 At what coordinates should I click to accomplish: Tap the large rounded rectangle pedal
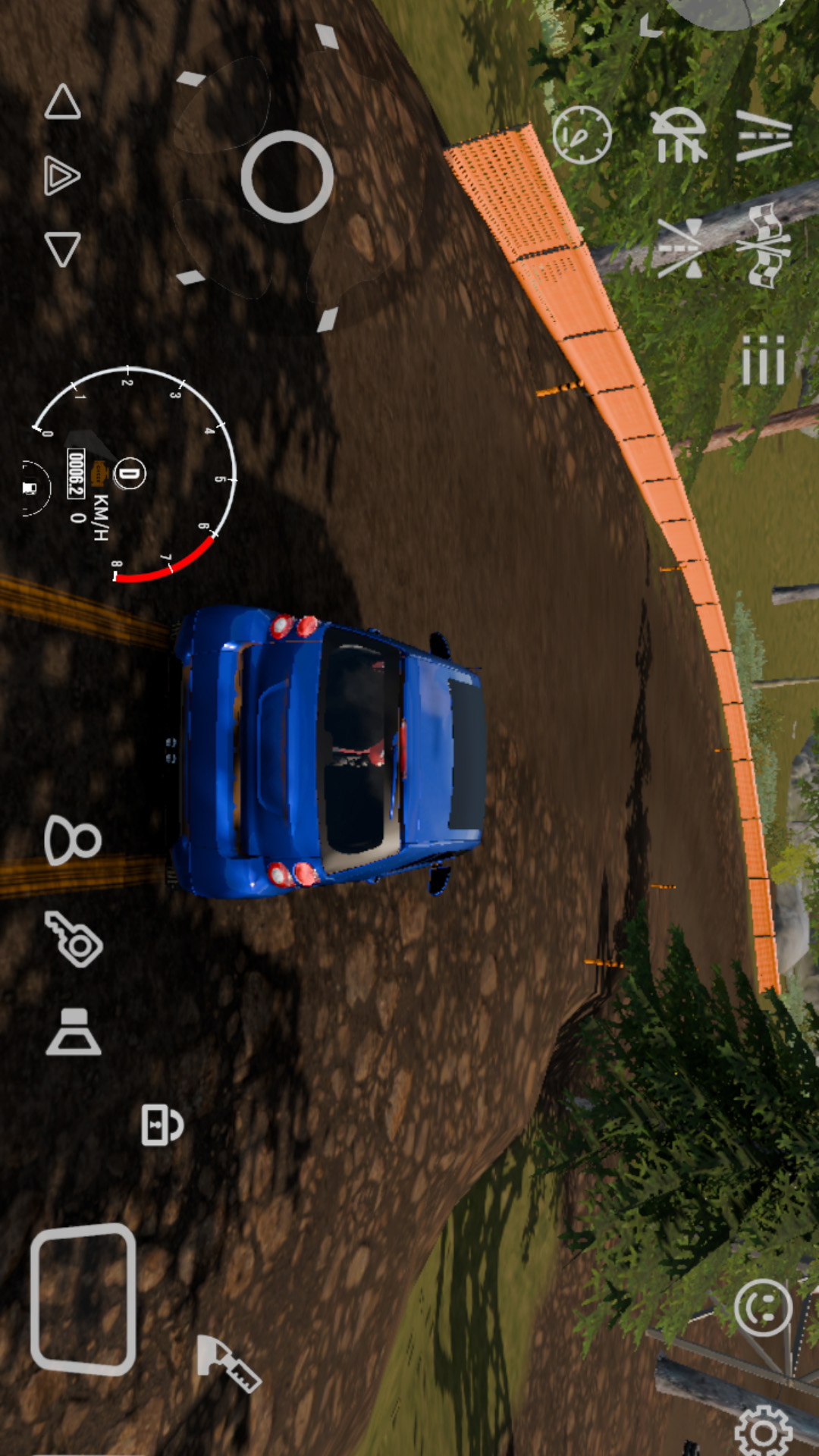point(83,1299)
